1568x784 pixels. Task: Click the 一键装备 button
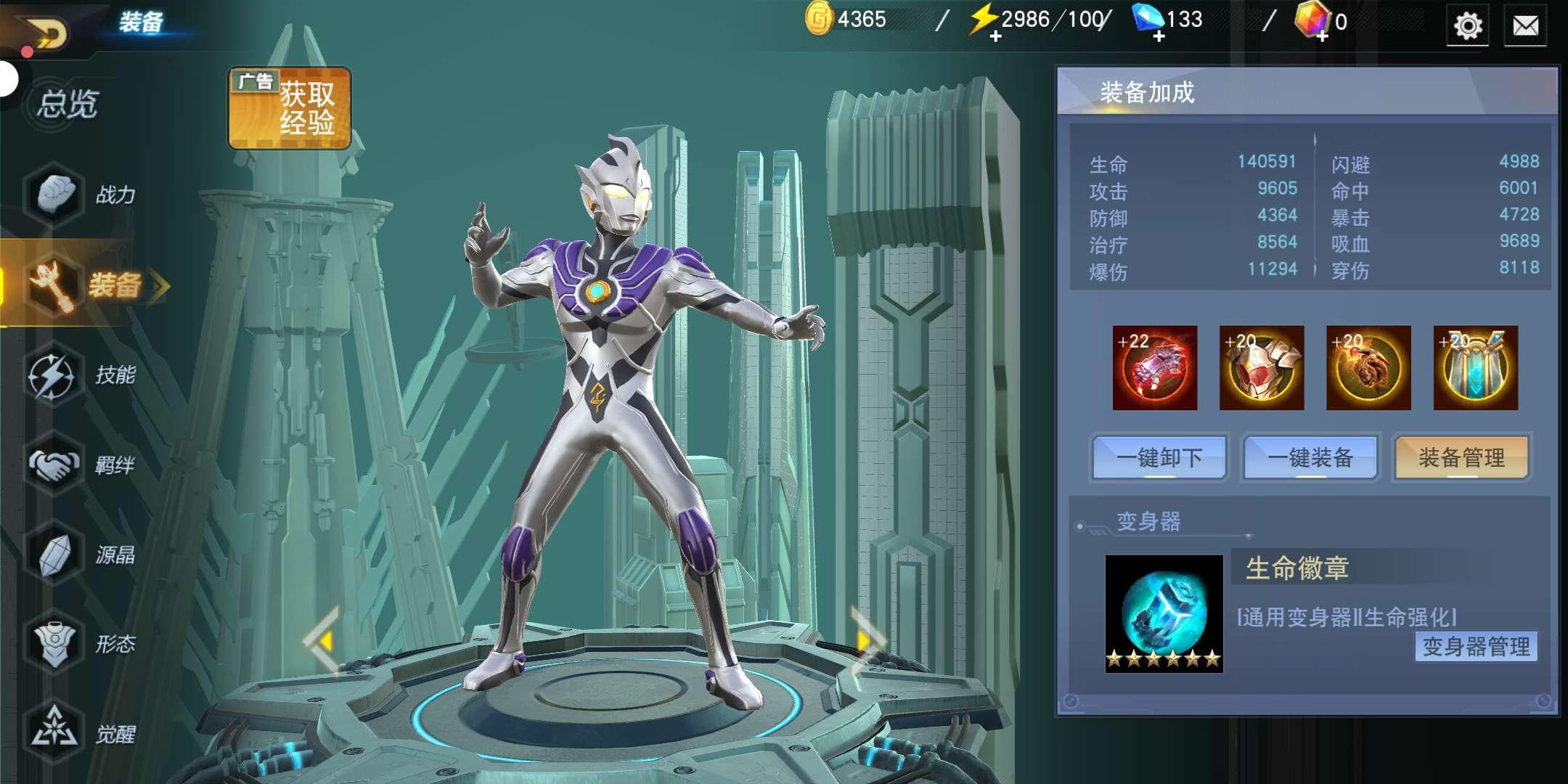1310,457
